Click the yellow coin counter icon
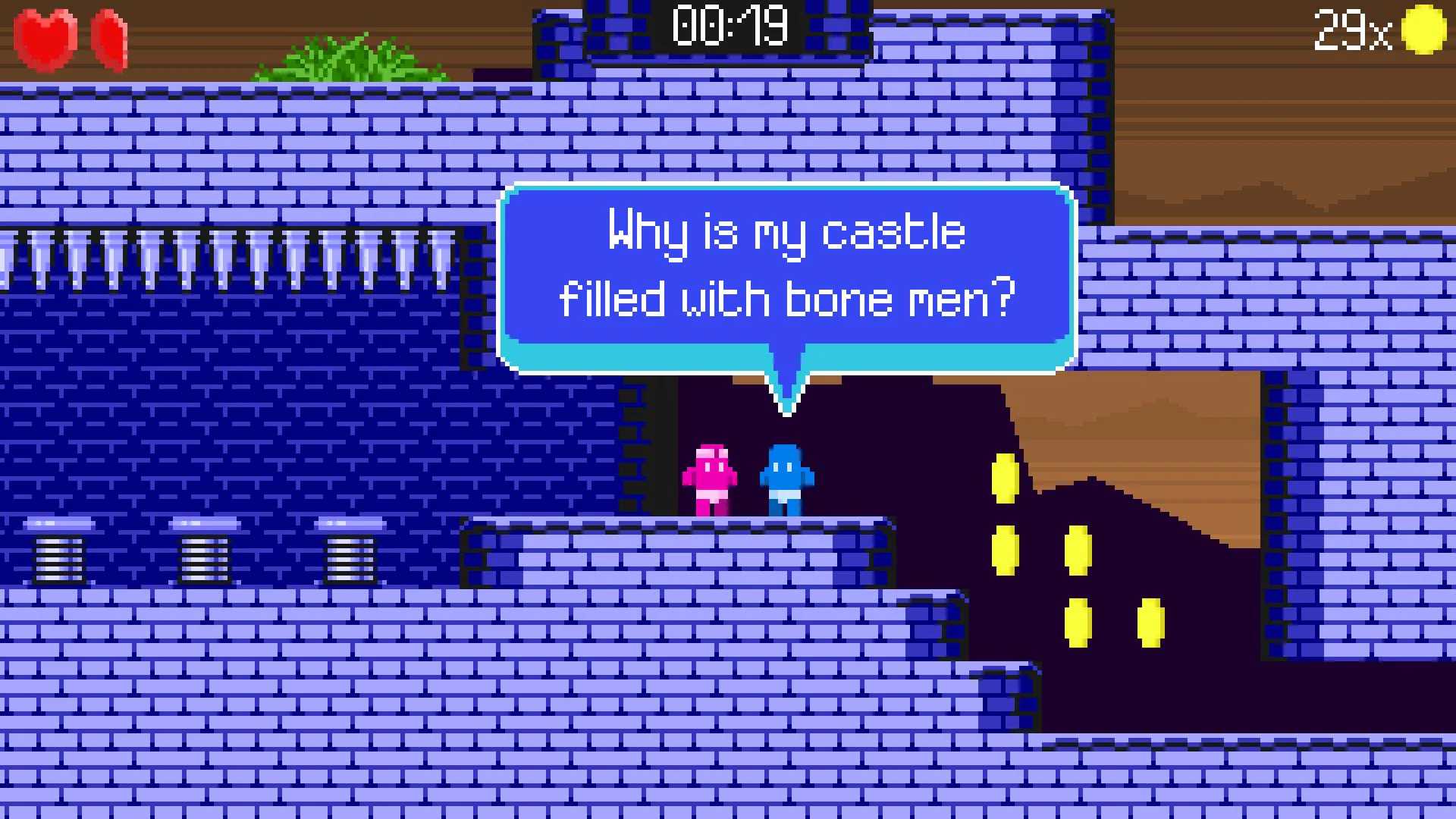 (x=1424, y=32)
